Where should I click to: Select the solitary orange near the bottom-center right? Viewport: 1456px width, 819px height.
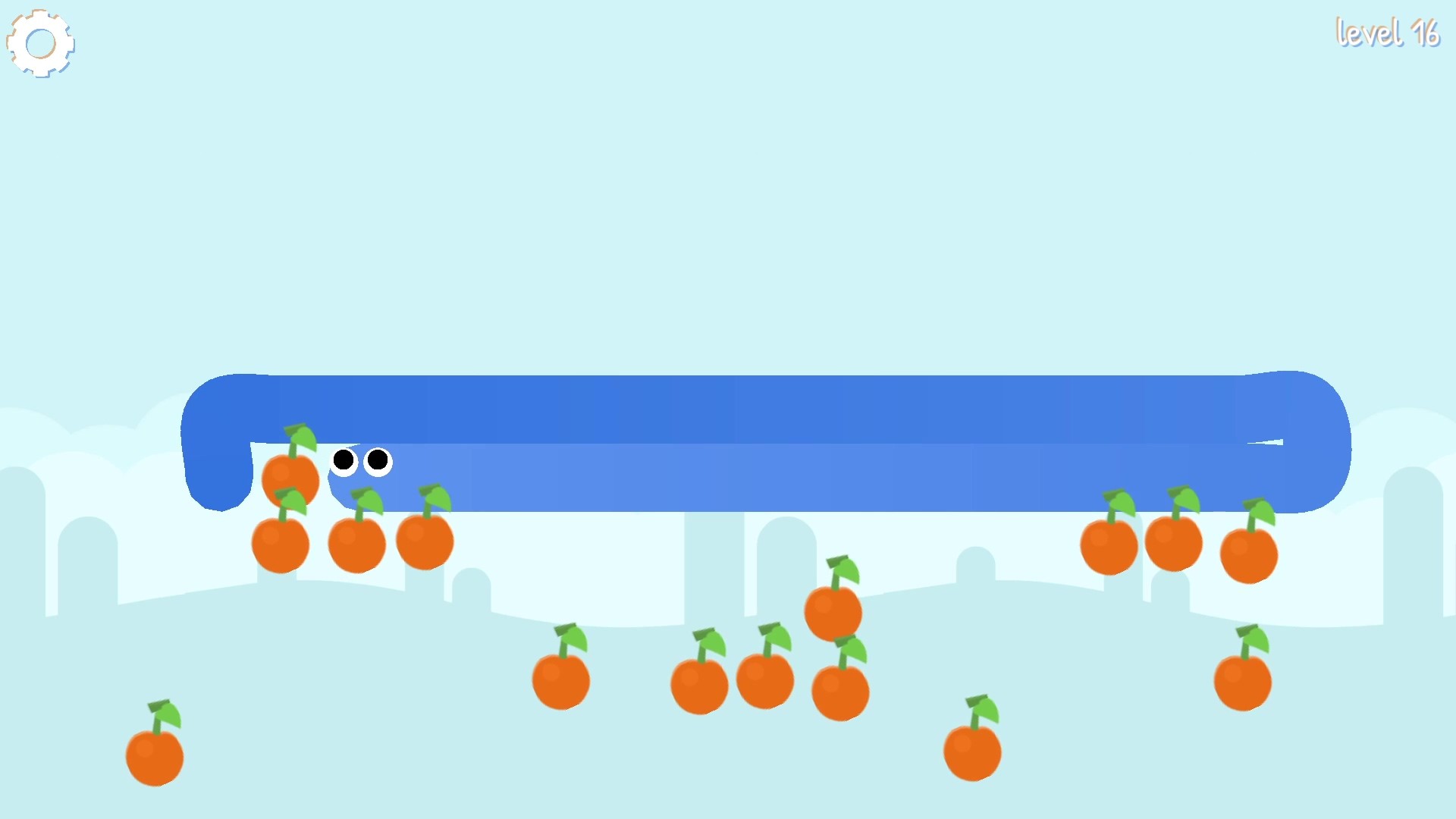click(x=974, y=751)
